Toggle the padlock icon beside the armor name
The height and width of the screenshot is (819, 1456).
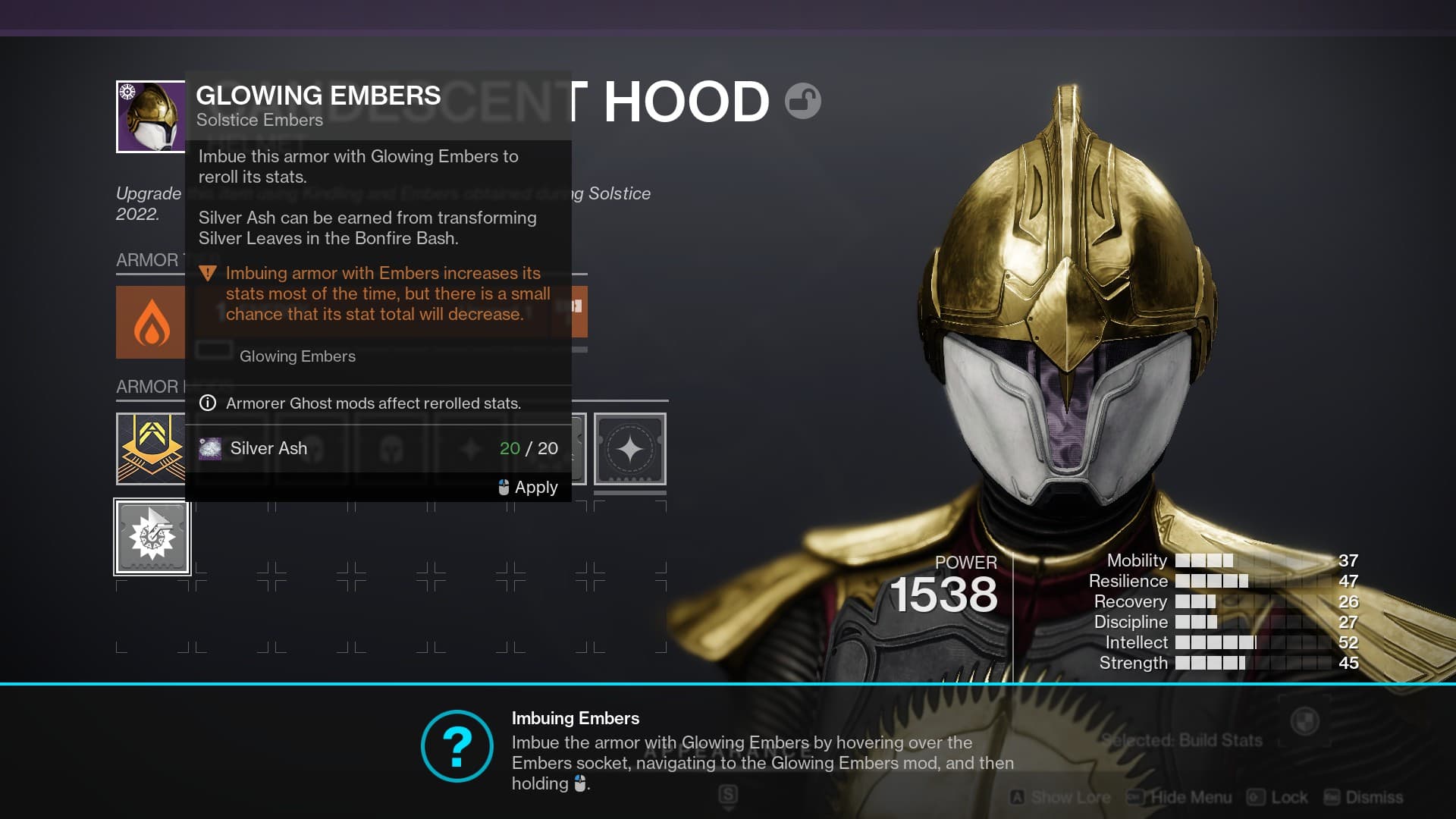tap(802, 101)
